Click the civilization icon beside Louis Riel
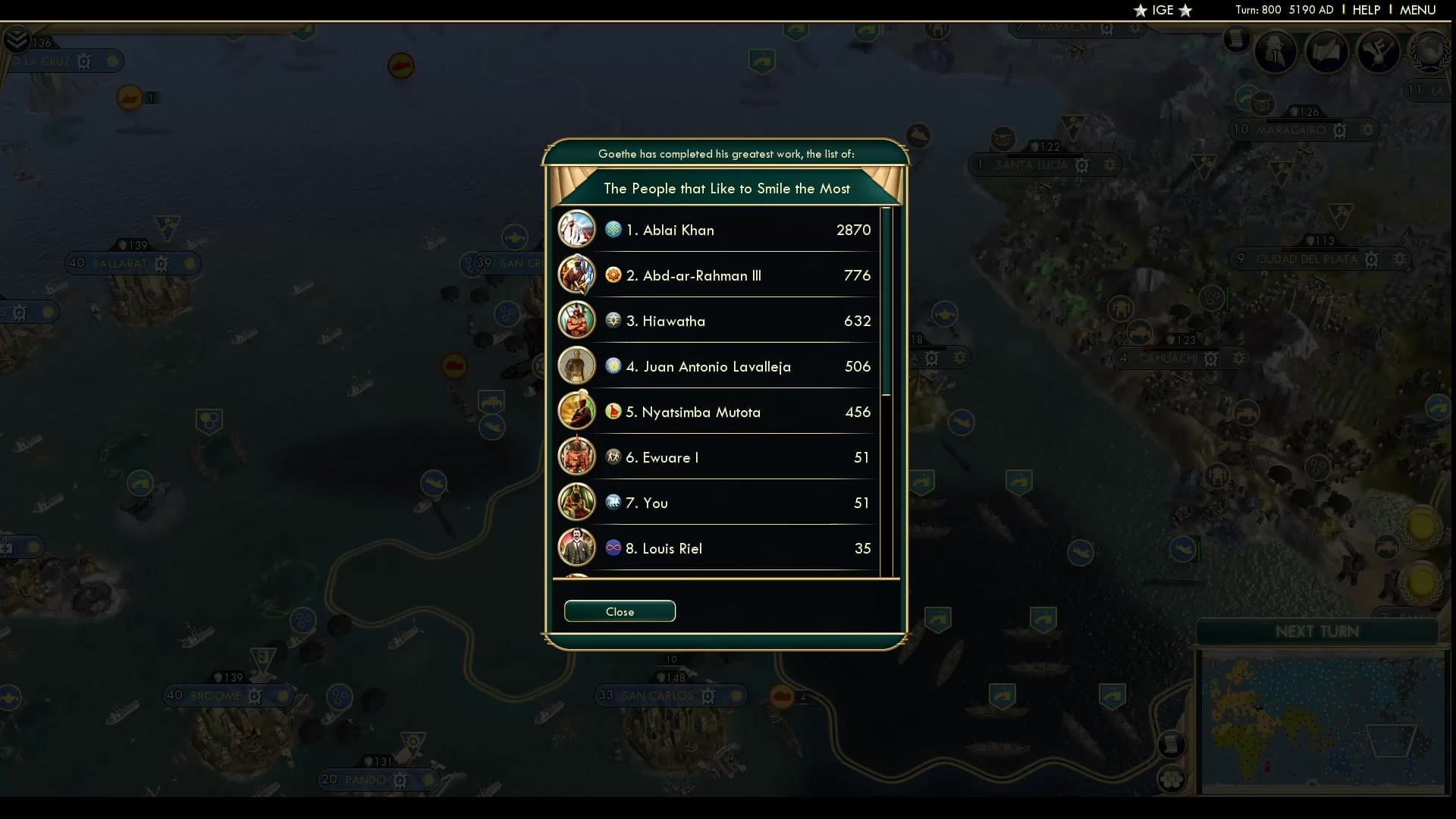Screen dimensions: 1456x819 click(x=614, y=548)
